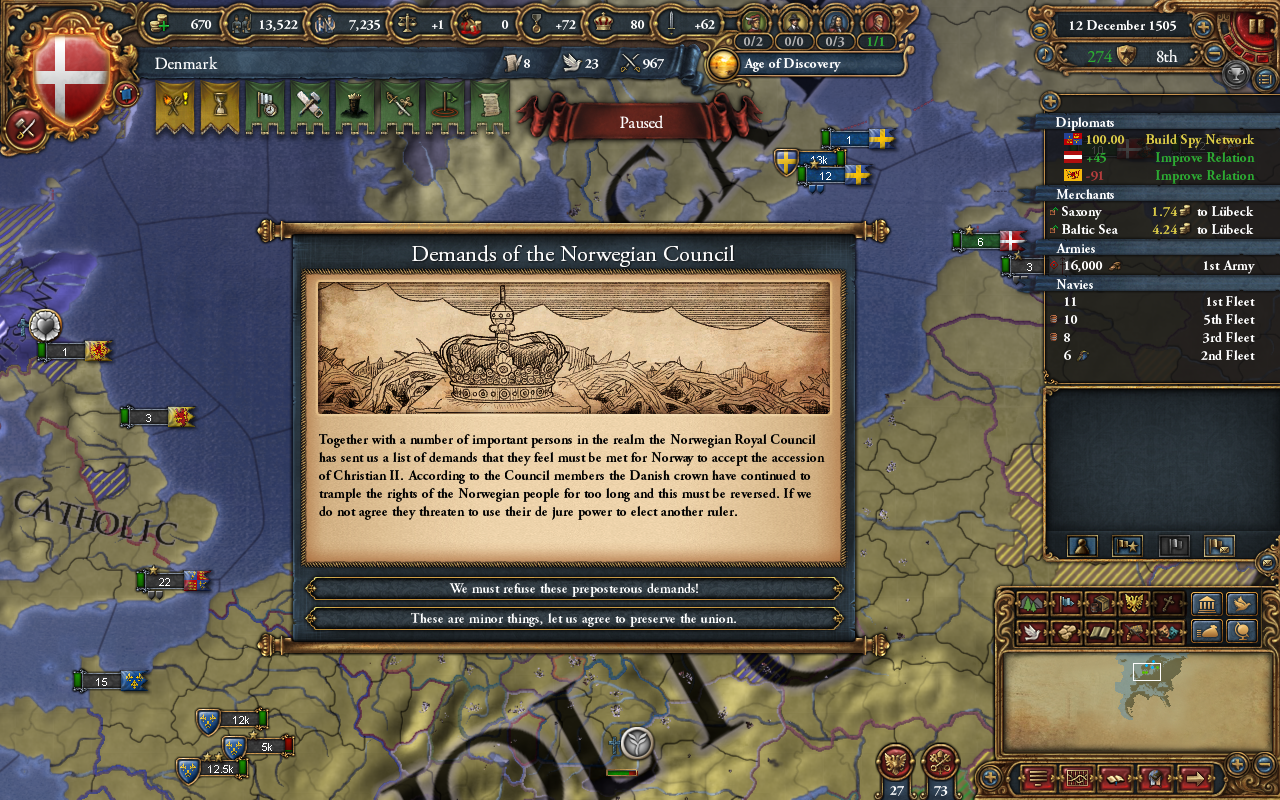Open the trade mapmode barrel icon
This screenshot has height=800, width=1280.
(1101, 602)
